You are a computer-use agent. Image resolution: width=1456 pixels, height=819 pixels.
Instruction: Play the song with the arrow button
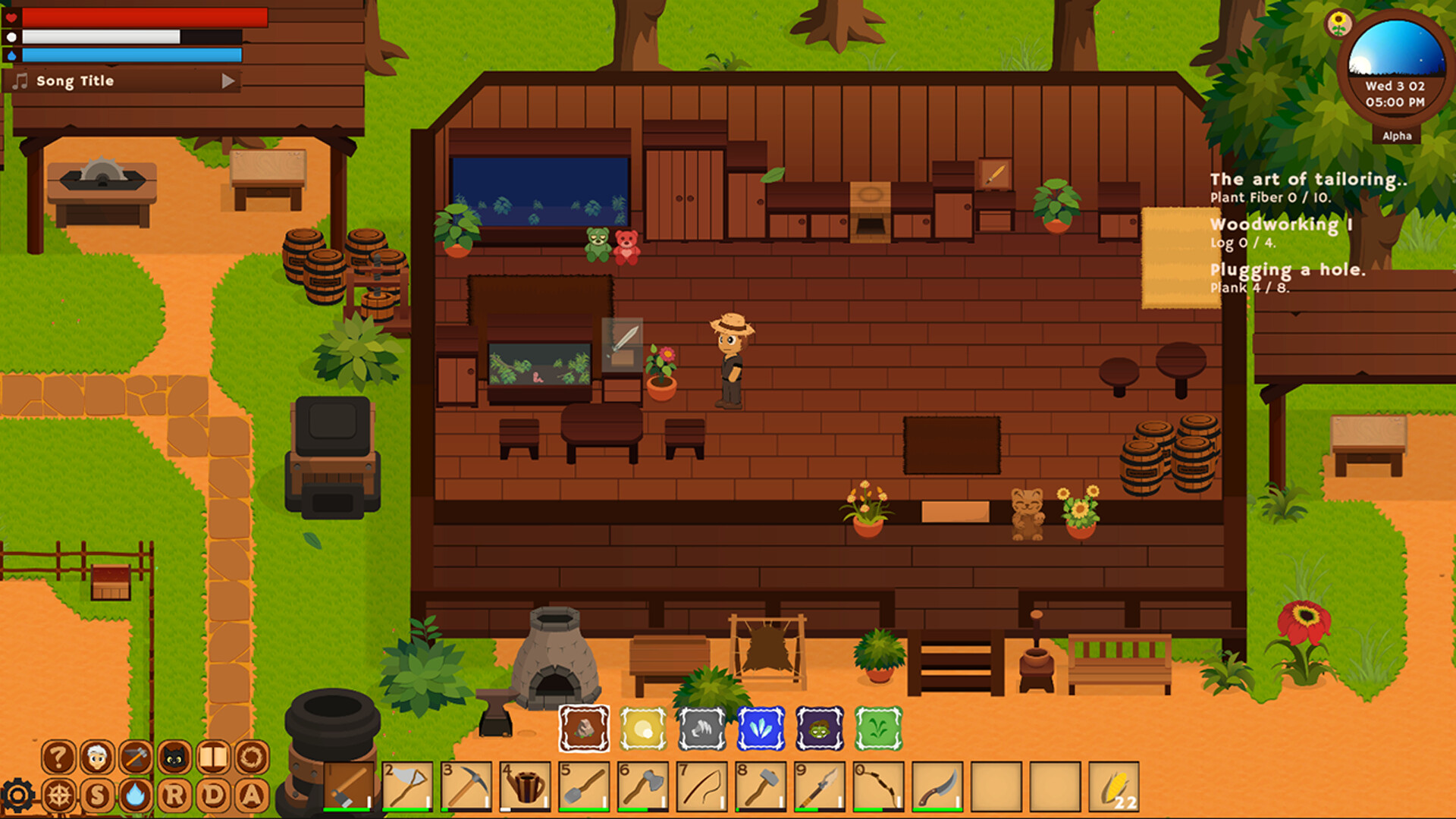coord(227,81)
